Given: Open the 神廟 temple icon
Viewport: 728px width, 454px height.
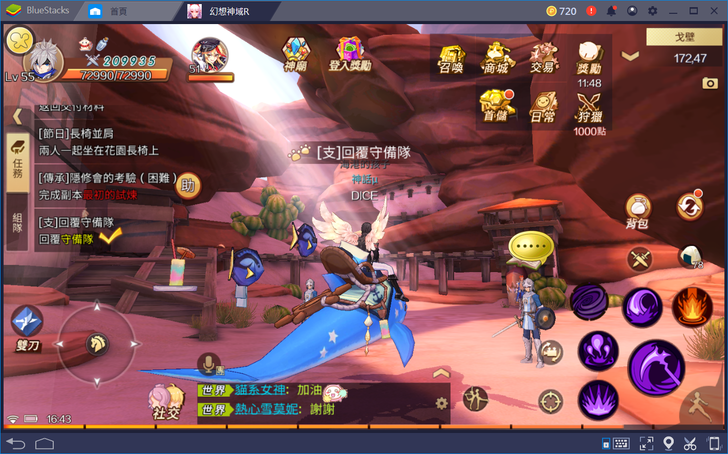Looking at the screenshot, I should click(295, 53).
